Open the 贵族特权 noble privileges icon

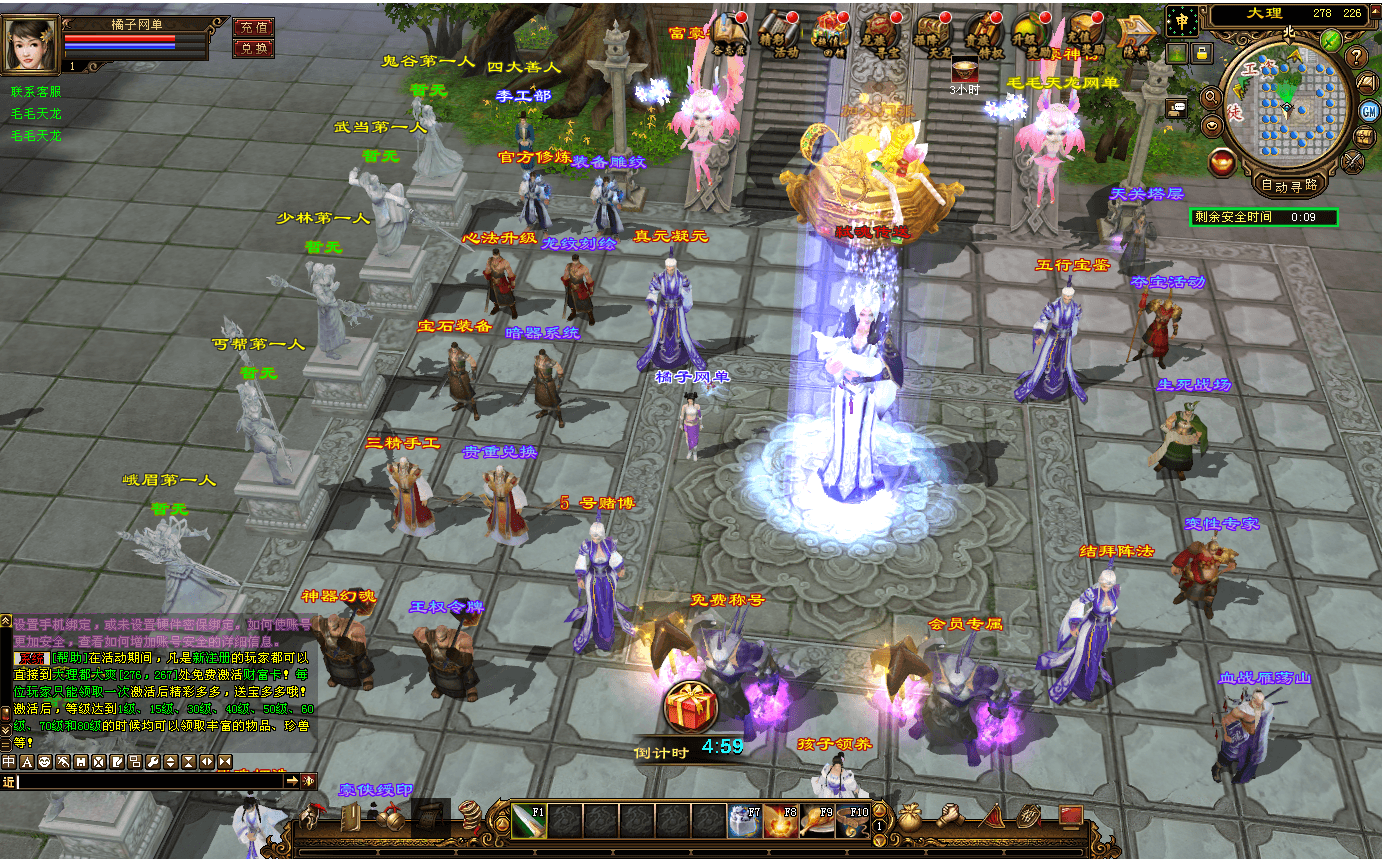(x=985, y=34)
